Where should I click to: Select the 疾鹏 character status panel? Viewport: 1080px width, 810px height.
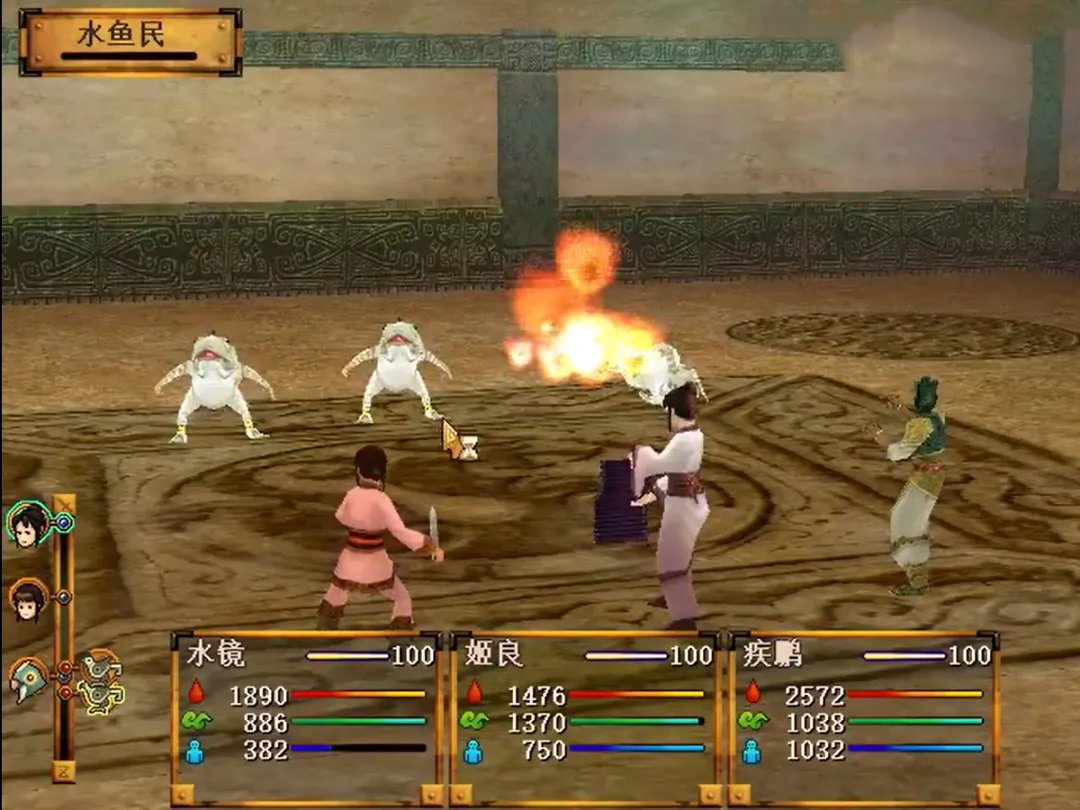pyautogui.click(x=863, y=716)
